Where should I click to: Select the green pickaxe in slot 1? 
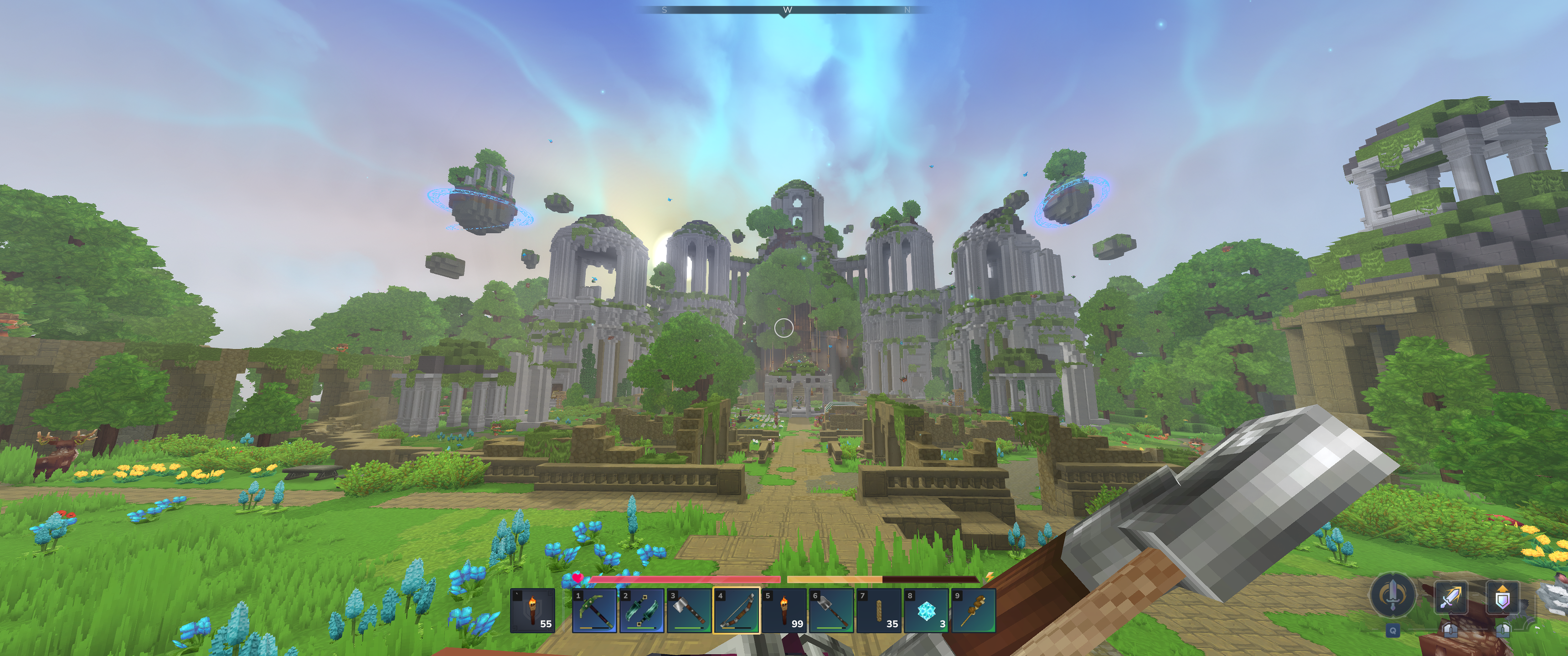click(x=593, y=610)
